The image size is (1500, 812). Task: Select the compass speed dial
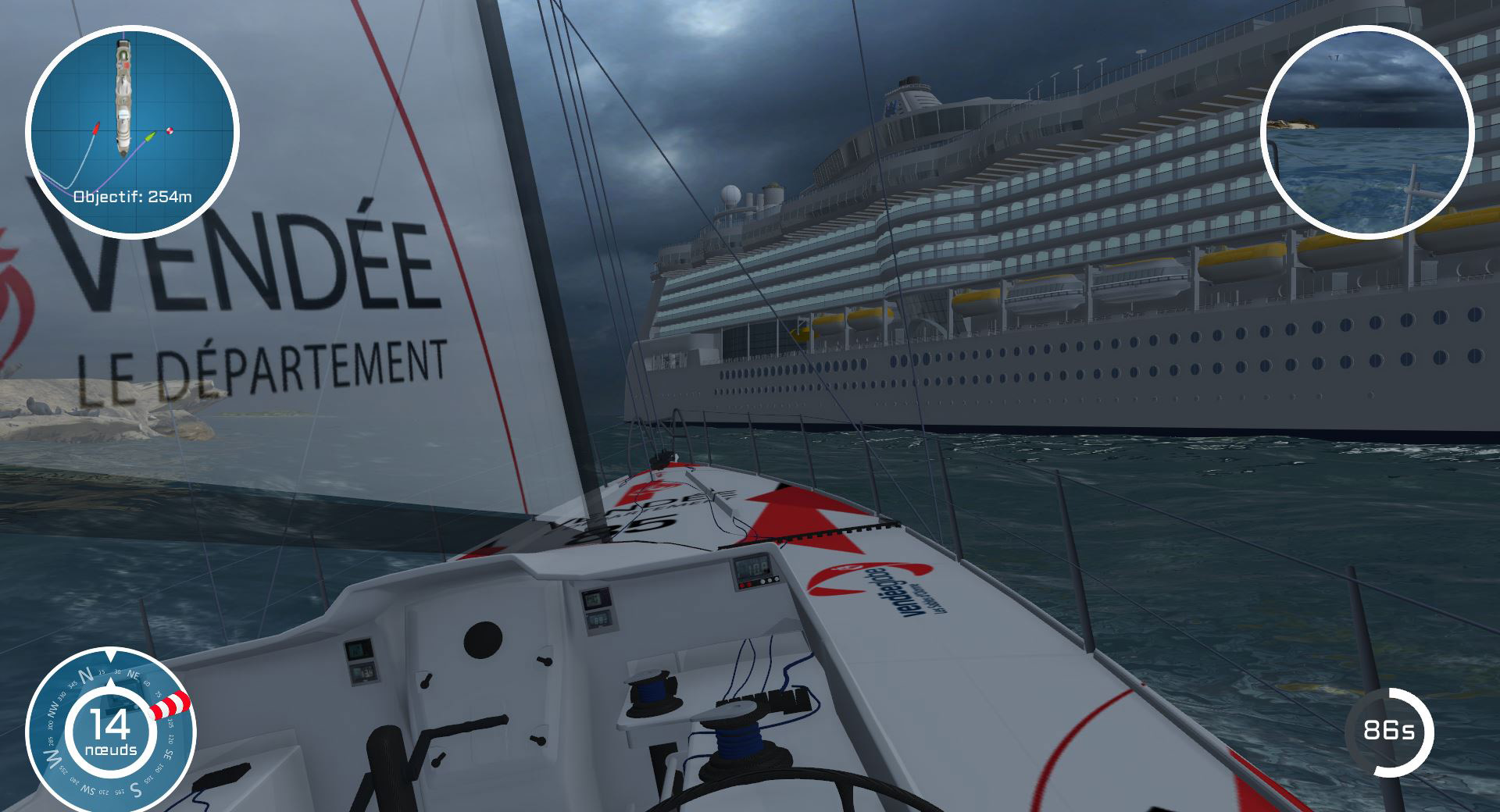111,730
